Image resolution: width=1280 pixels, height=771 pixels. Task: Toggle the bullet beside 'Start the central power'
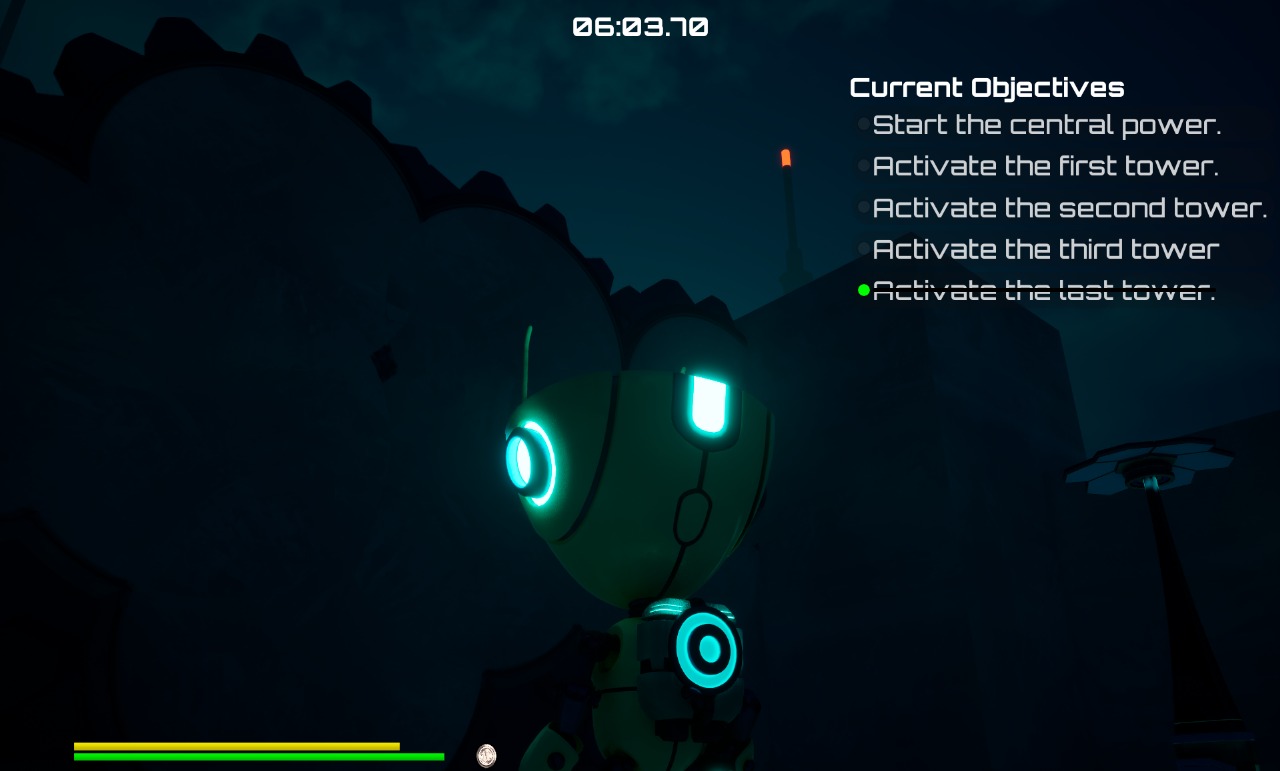pos(863,123)
